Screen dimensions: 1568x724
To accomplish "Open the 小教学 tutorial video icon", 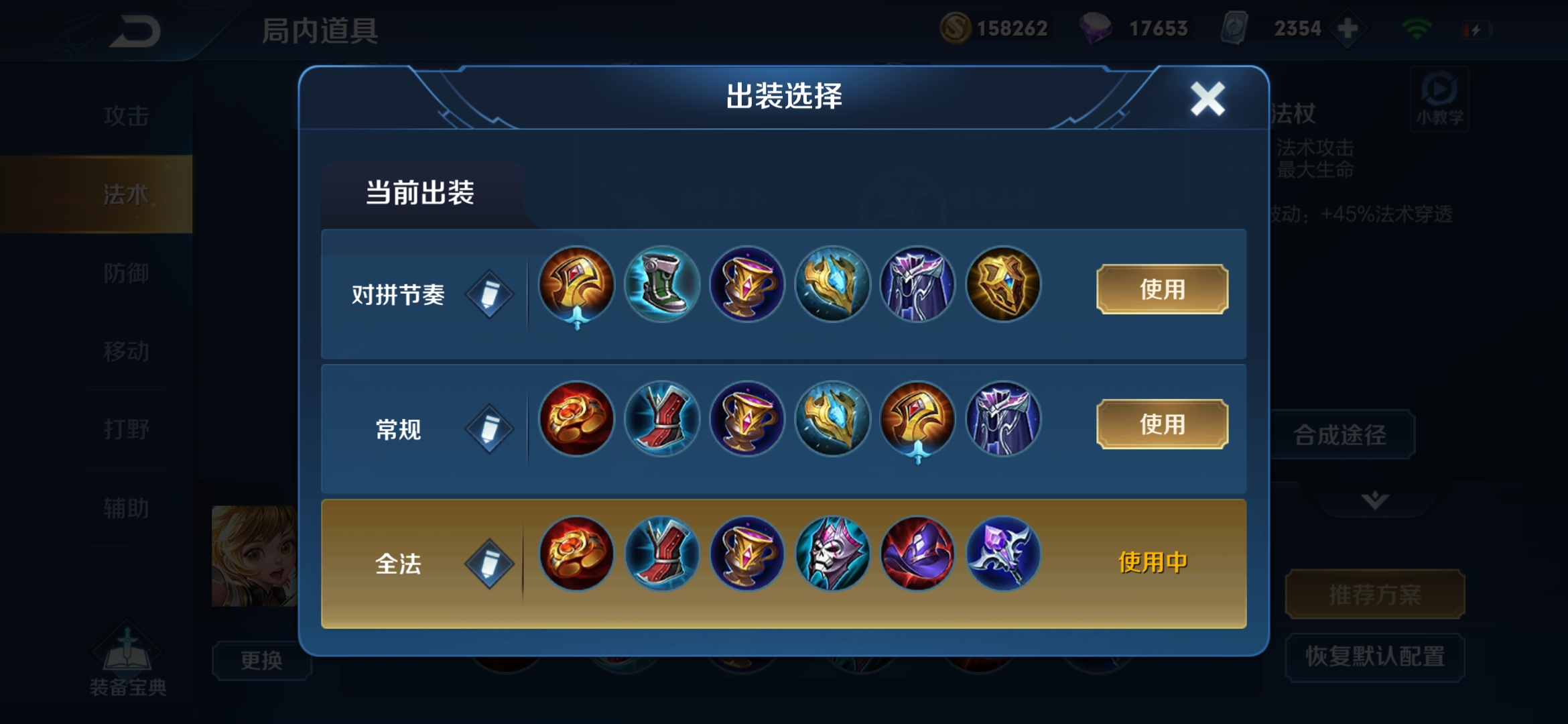I will click(x=1438, y=99).
